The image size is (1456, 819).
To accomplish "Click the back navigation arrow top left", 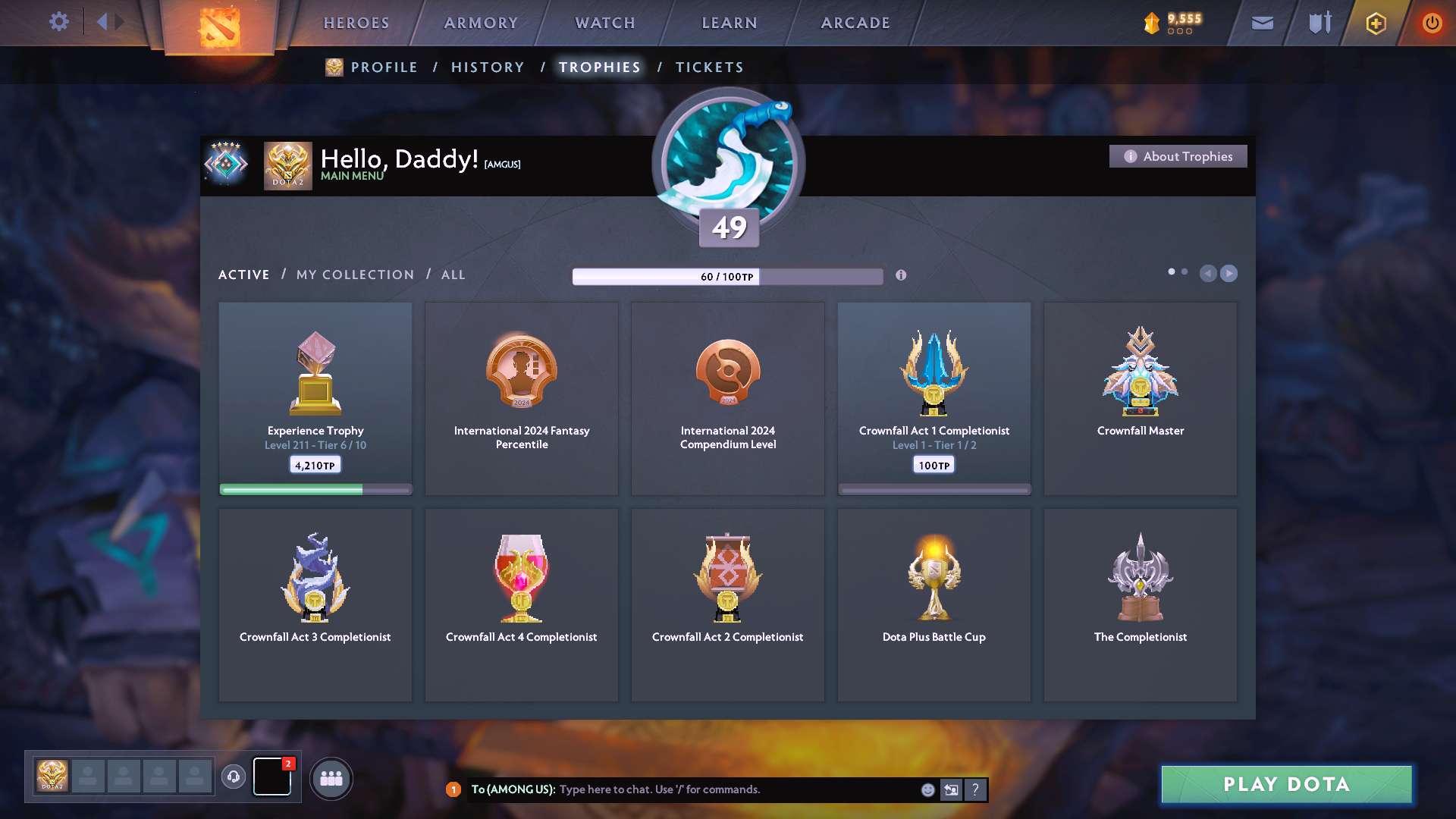I will tap(103, 22).
